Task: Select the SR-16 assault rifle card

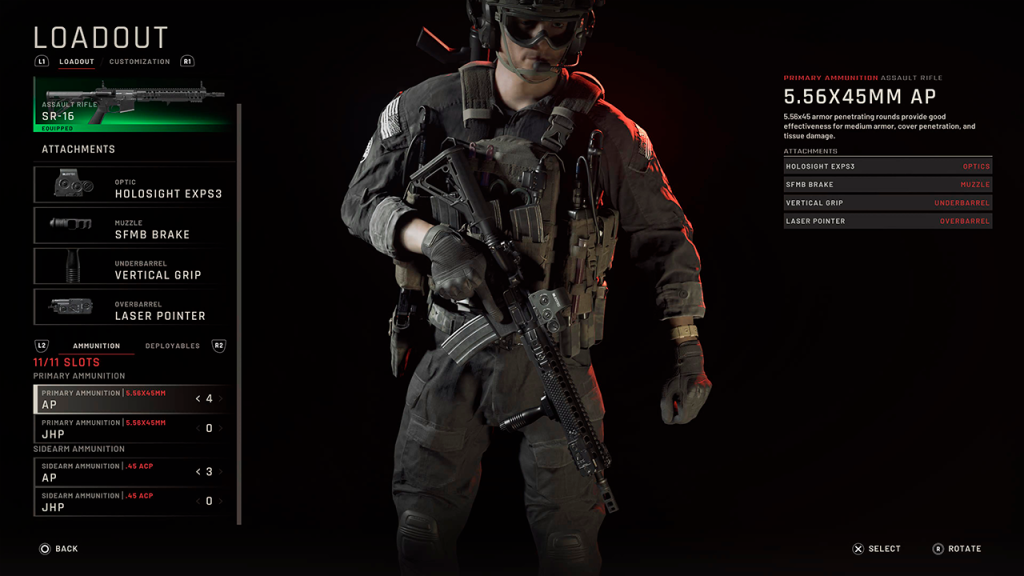Action: tap(135, 106)
